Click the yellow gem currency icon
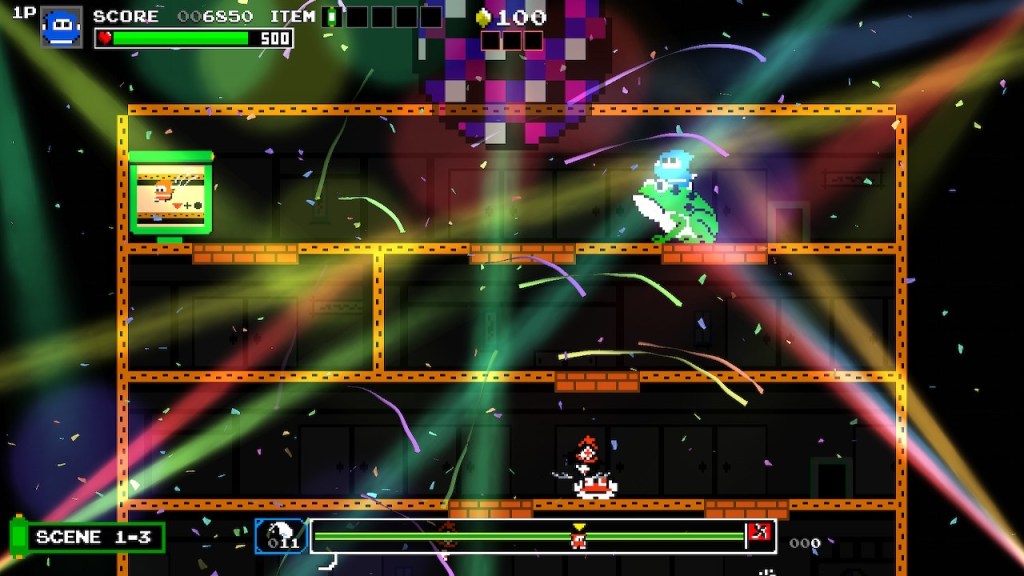The height and width of the screenshot is (576, 1024). (483, 17)
